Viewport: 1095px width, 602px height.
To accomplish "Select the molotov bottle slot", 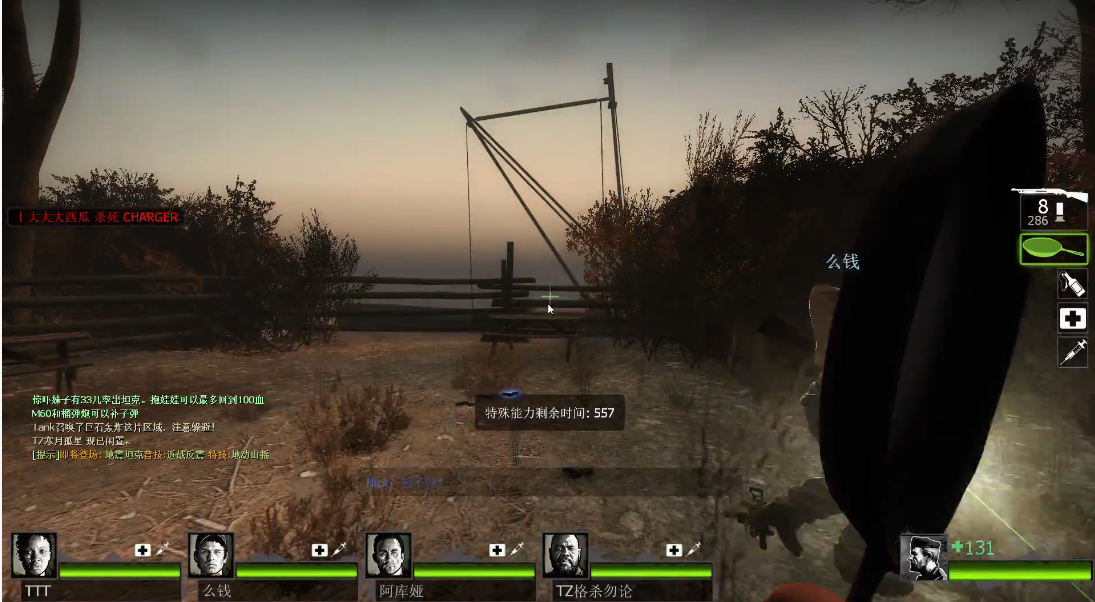I will tap(1072, 284).
